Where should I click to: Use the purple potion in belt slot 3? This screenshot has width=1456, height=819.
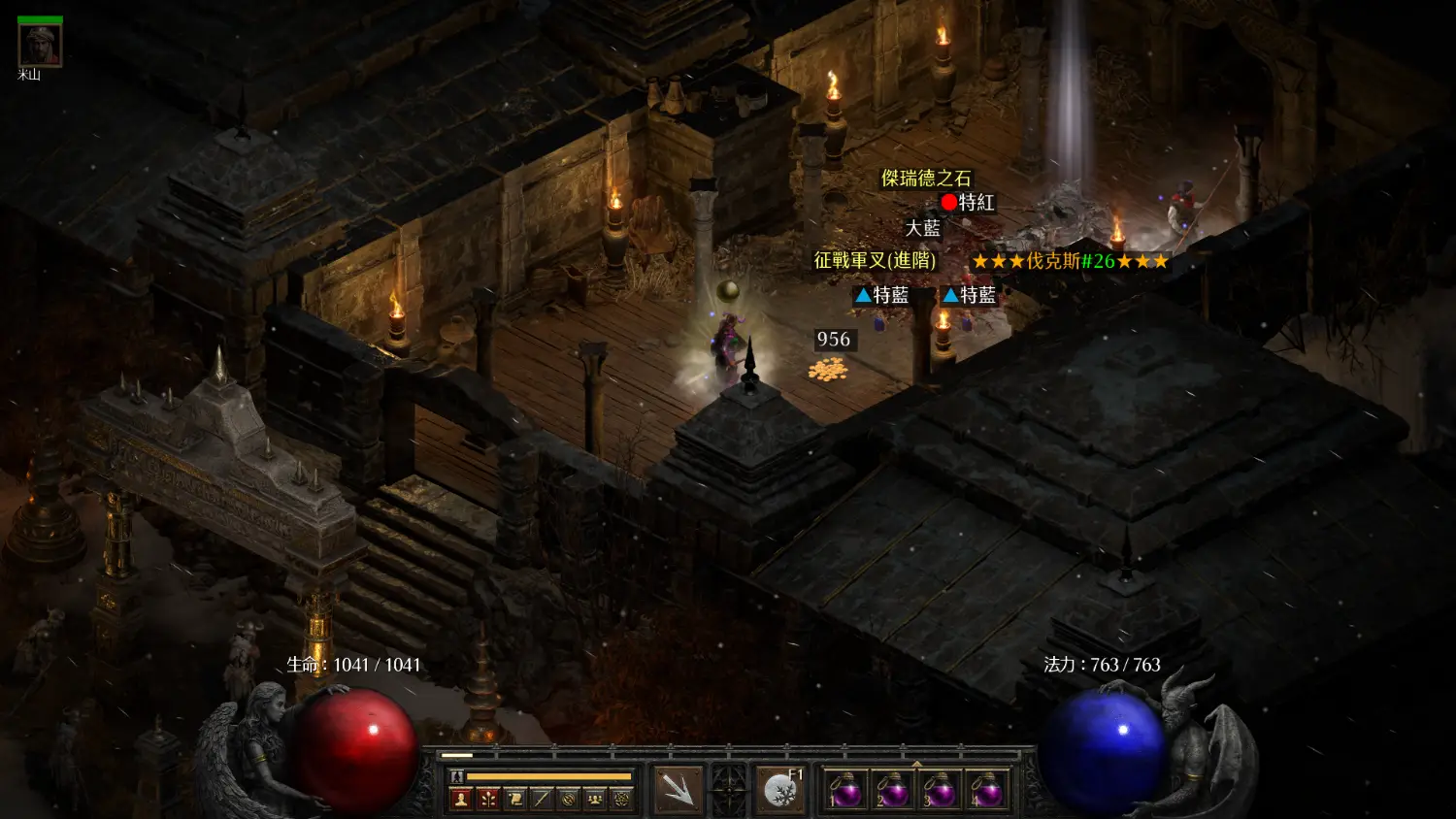(x=940, y=790)
